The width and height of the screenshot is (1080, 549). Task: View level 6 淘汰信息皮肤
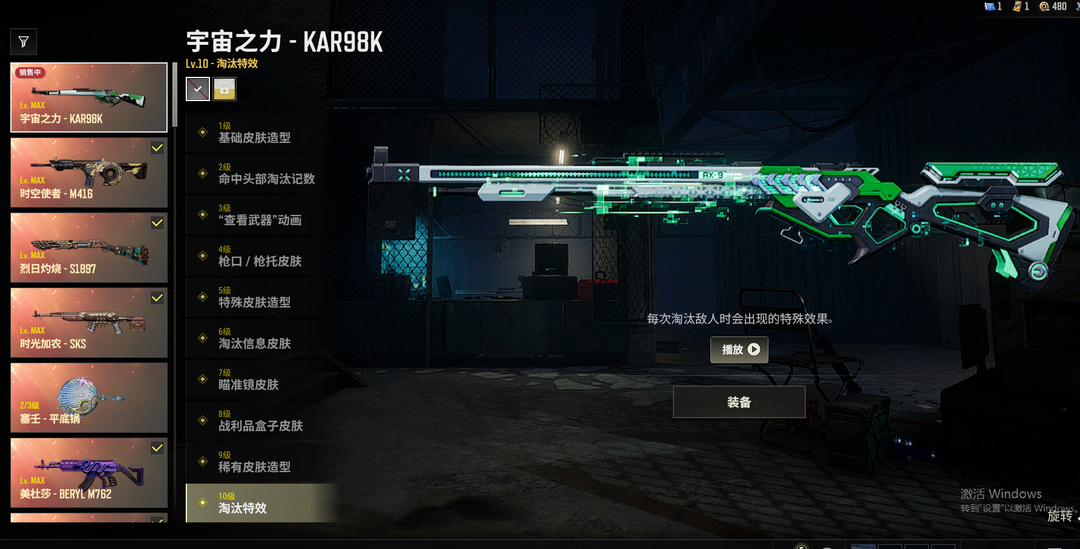click(x=255, y=339)
